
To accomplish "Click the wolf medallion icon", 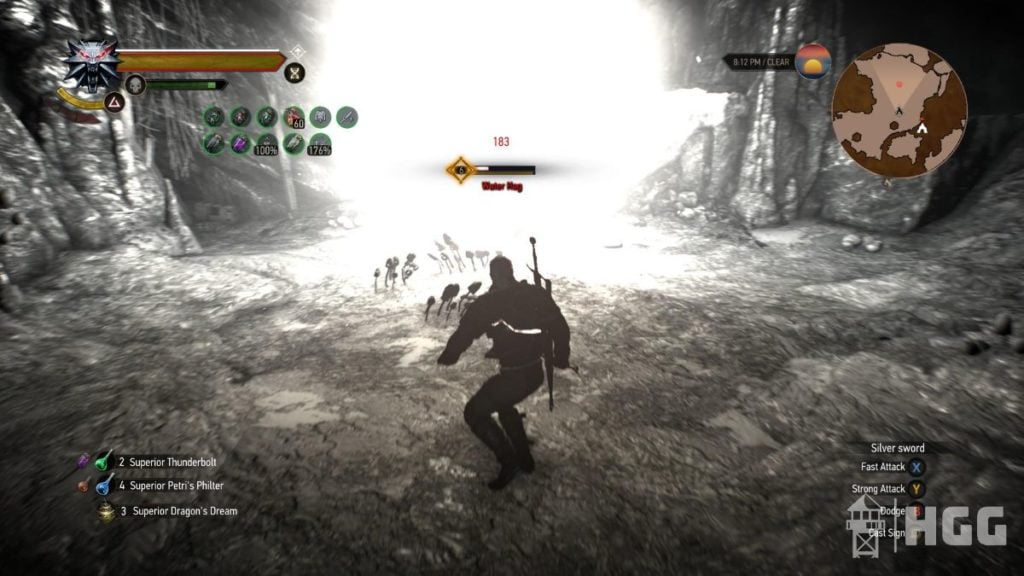I will click(92, 63).
